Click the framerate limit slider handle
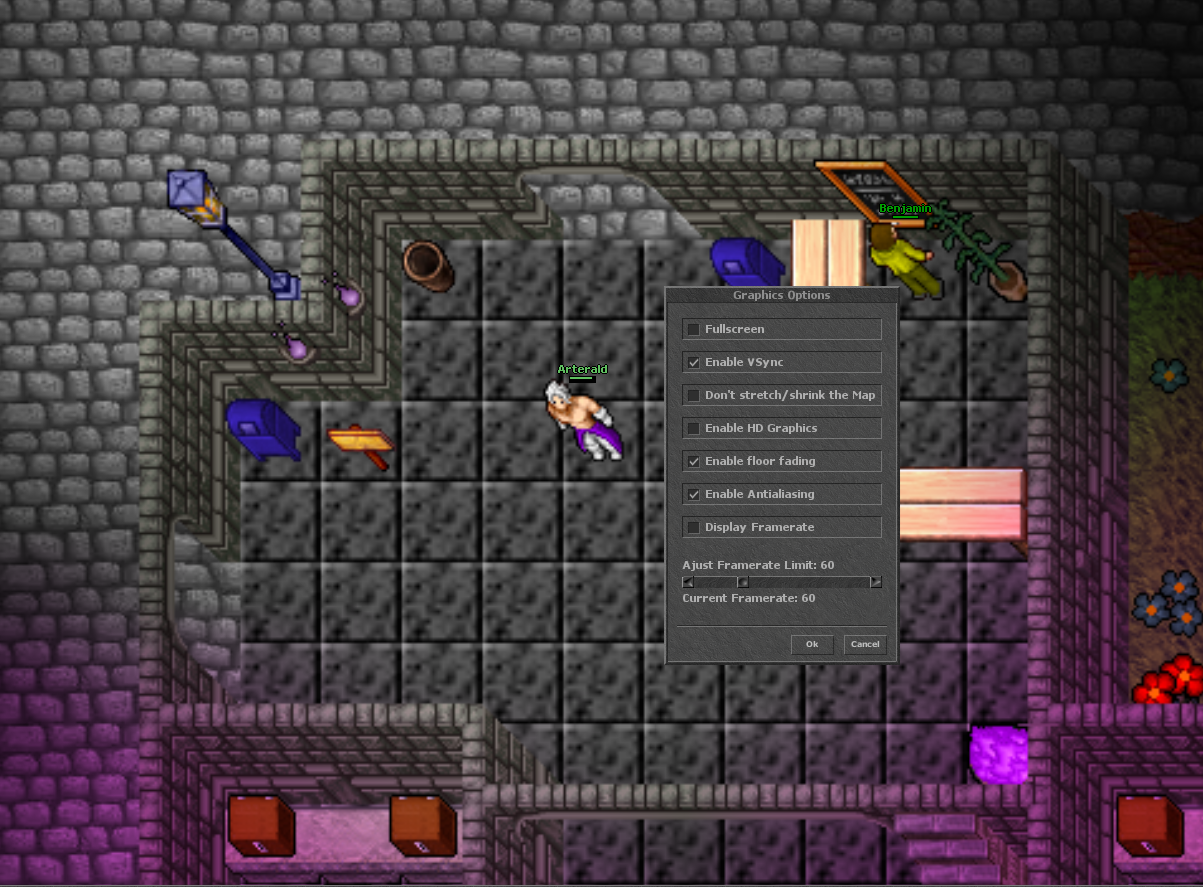1203x887 pixels. 743,582
